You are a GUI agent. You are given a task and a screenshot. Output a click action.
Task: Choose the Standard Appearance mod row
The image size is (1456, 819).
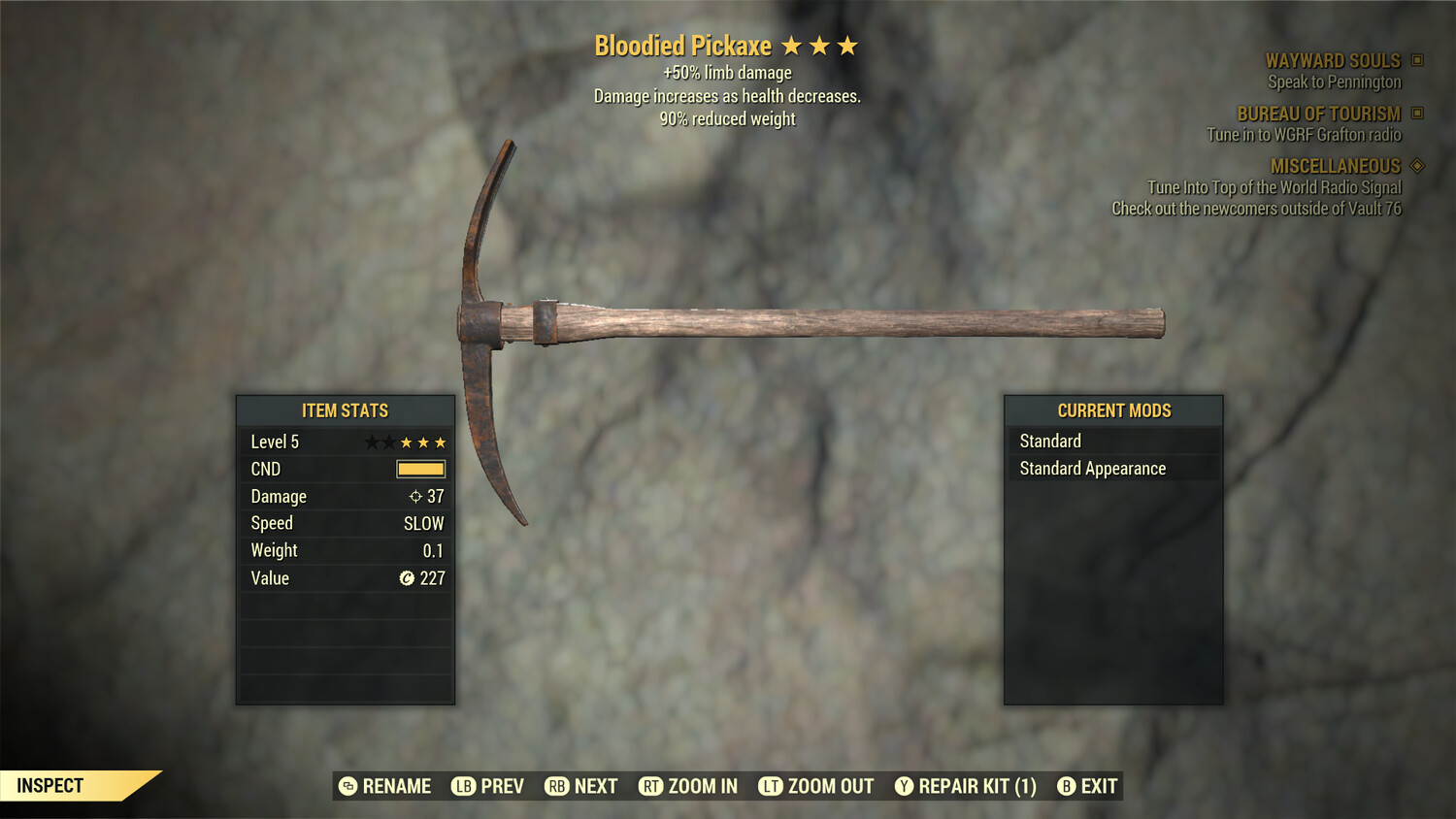[1112, 469]
